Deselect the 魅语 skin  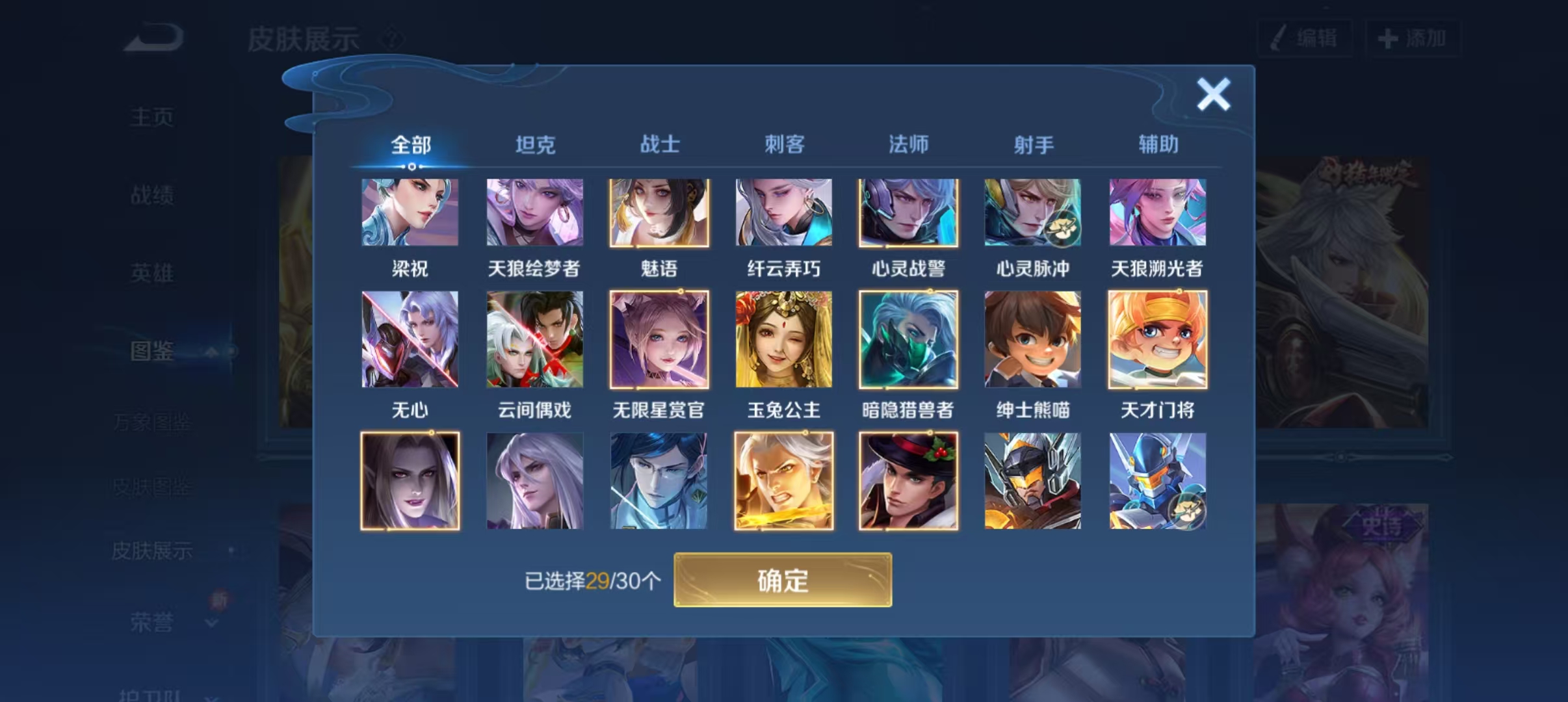[x=659, y=213]
